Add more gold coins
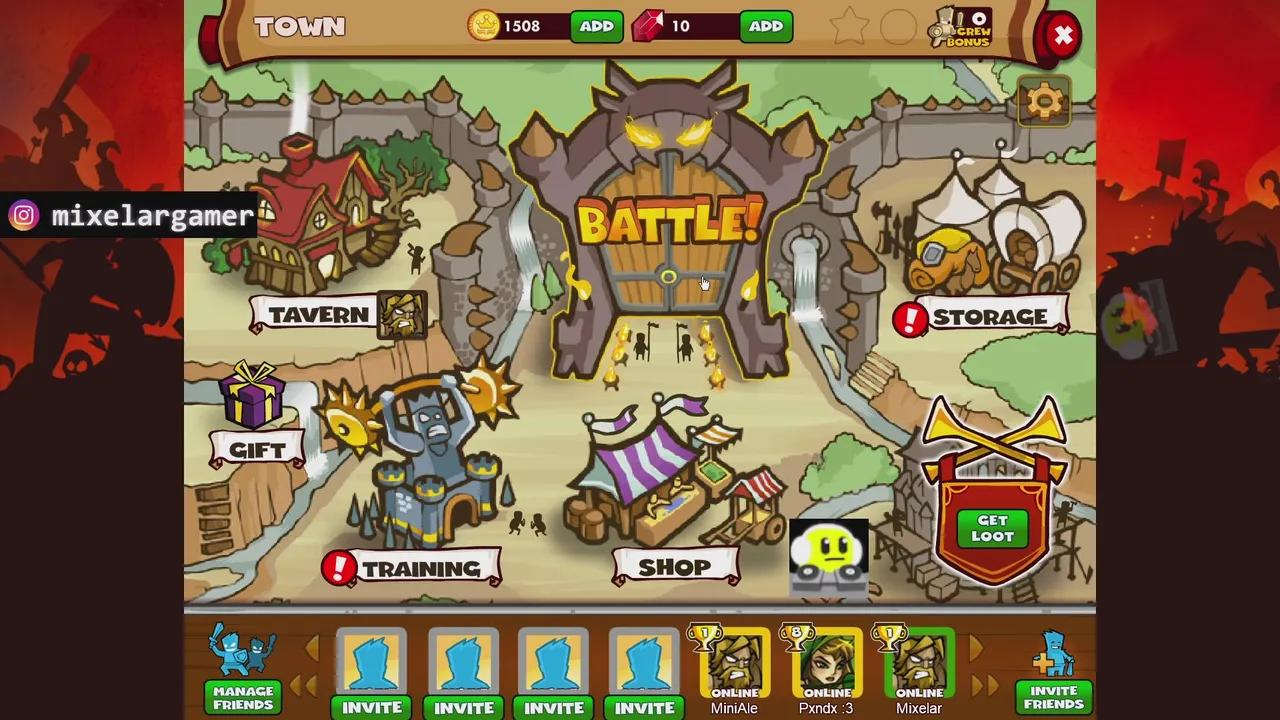The image size is (1280, 720). [596, 27]
